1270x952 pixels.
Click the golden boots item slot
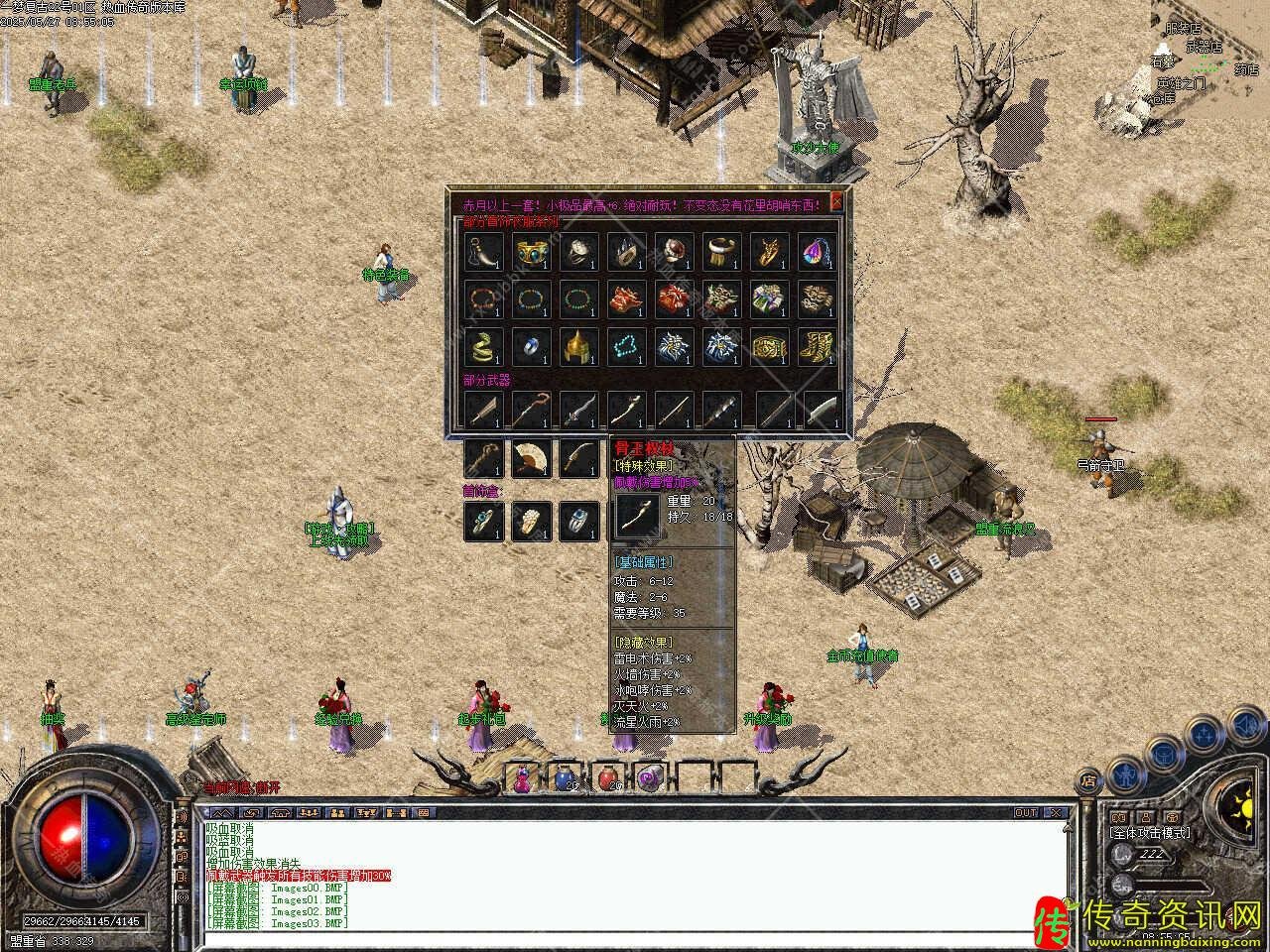point(818,346)
